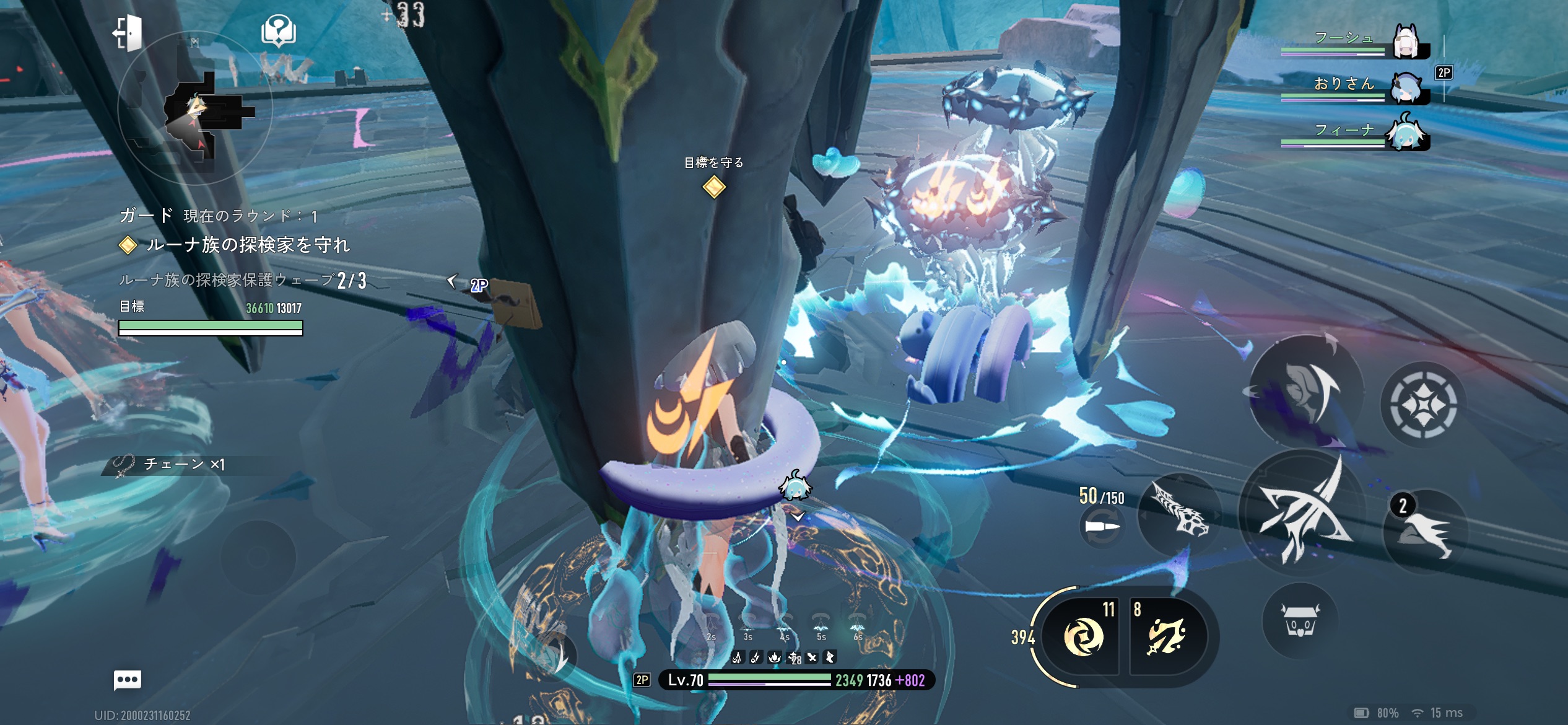The image size is (1568, 725).
Task: Activate the golden blade ultimate skill
Action: (x=1167, y=636)
